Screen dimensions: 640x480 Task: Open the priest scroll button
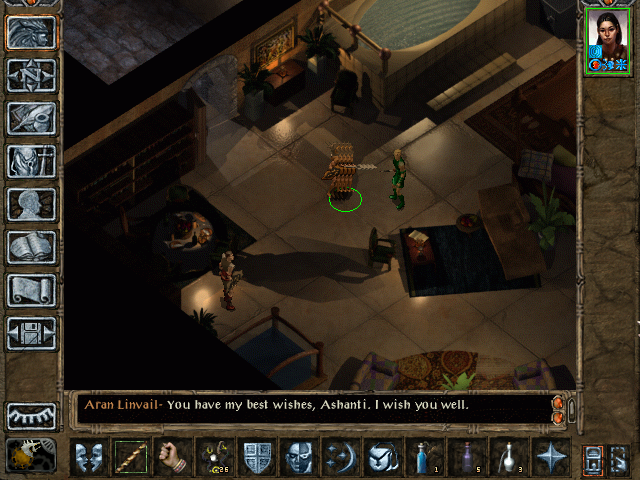point(31,290)
